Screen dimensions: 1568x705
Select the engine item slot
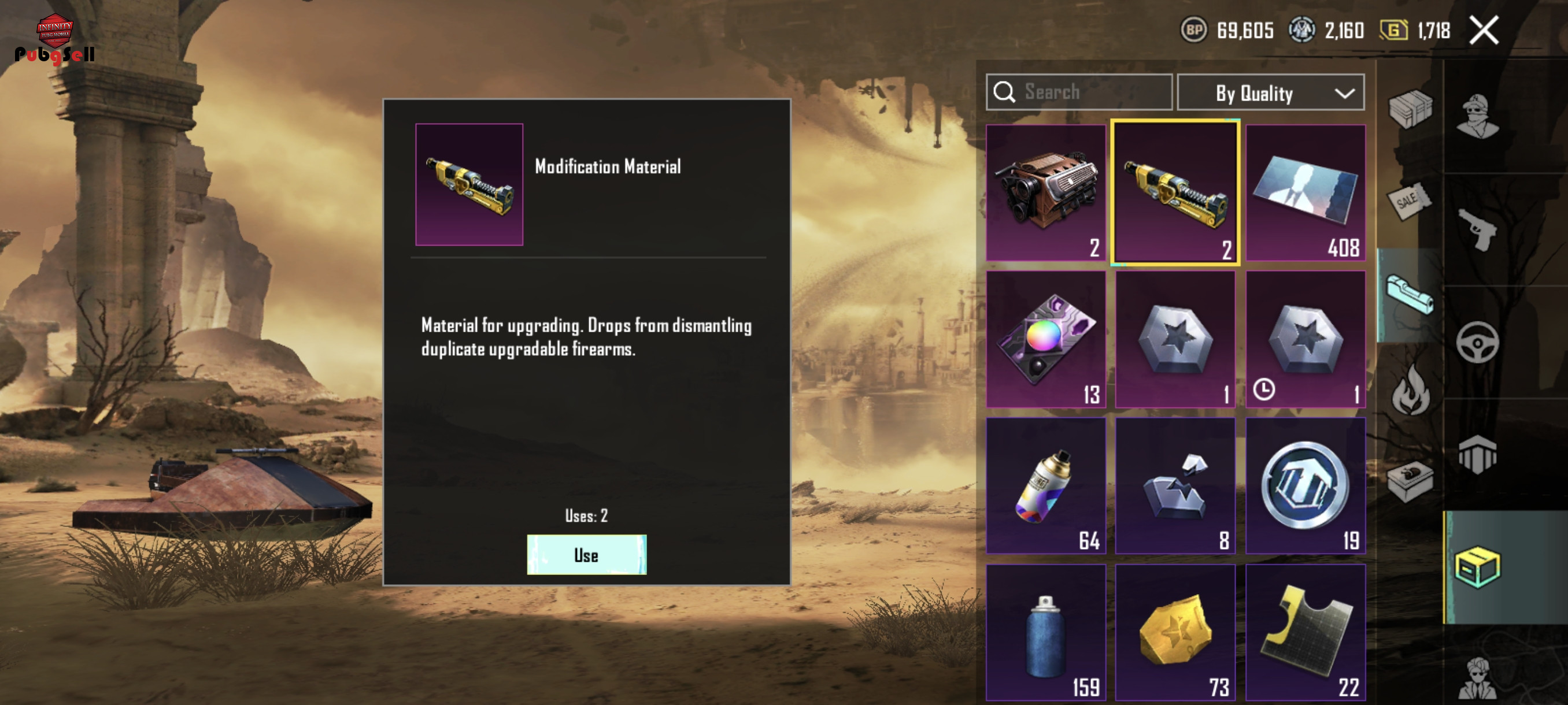(1046, 193)
